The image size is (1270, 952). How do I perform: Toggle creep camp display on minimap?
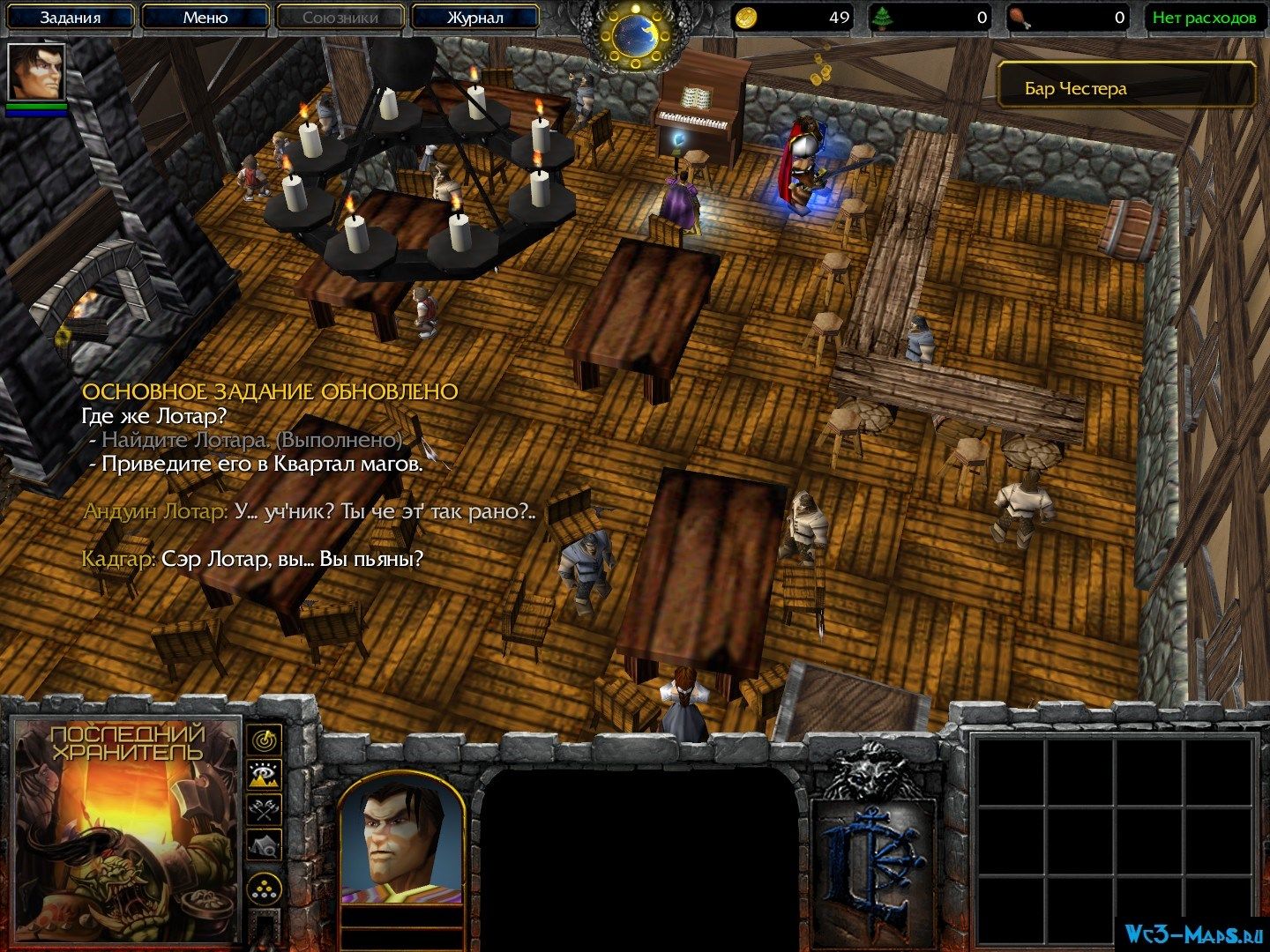point(264,845)
